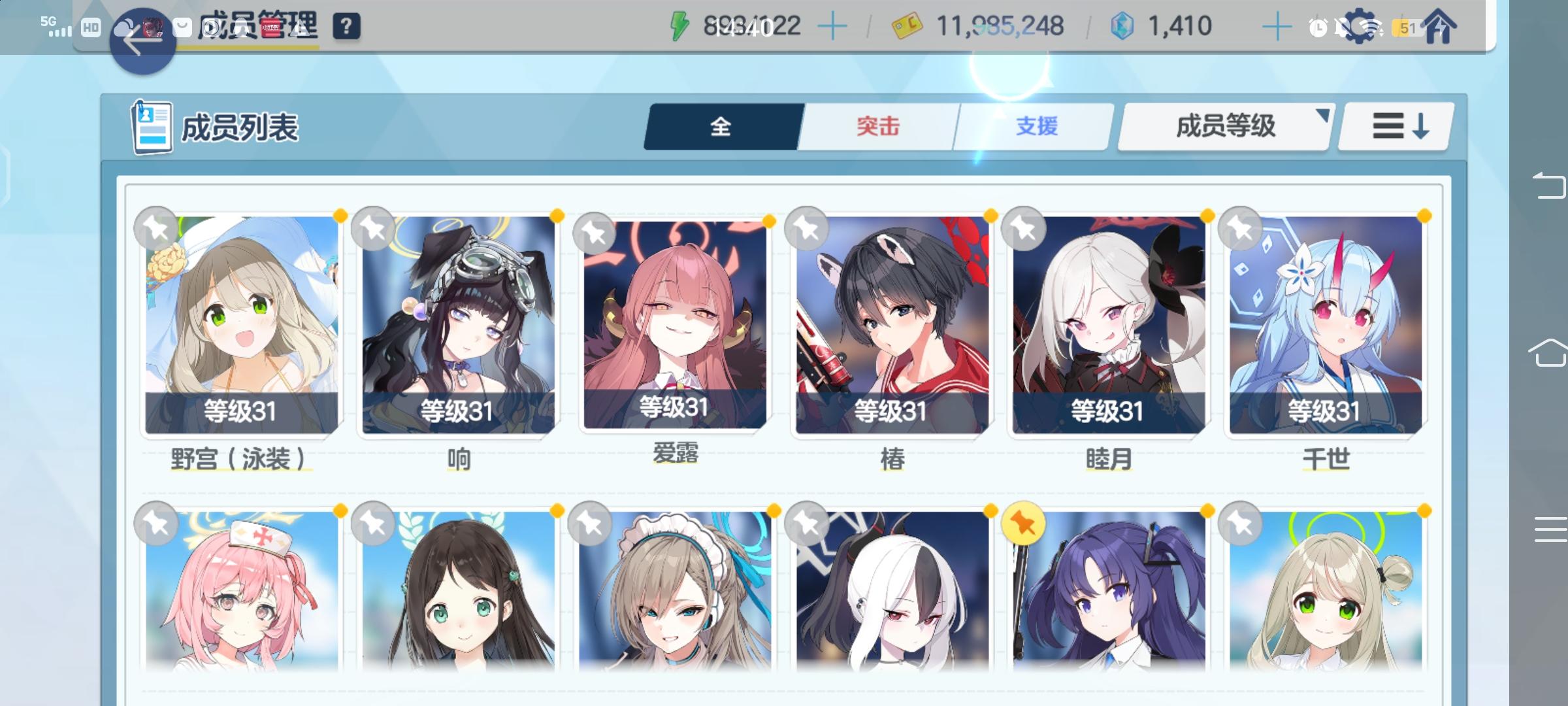This screenshot has height=706, width=1568.
Task: Click the pyroxene gem icon
Action: coord(1123,25)
